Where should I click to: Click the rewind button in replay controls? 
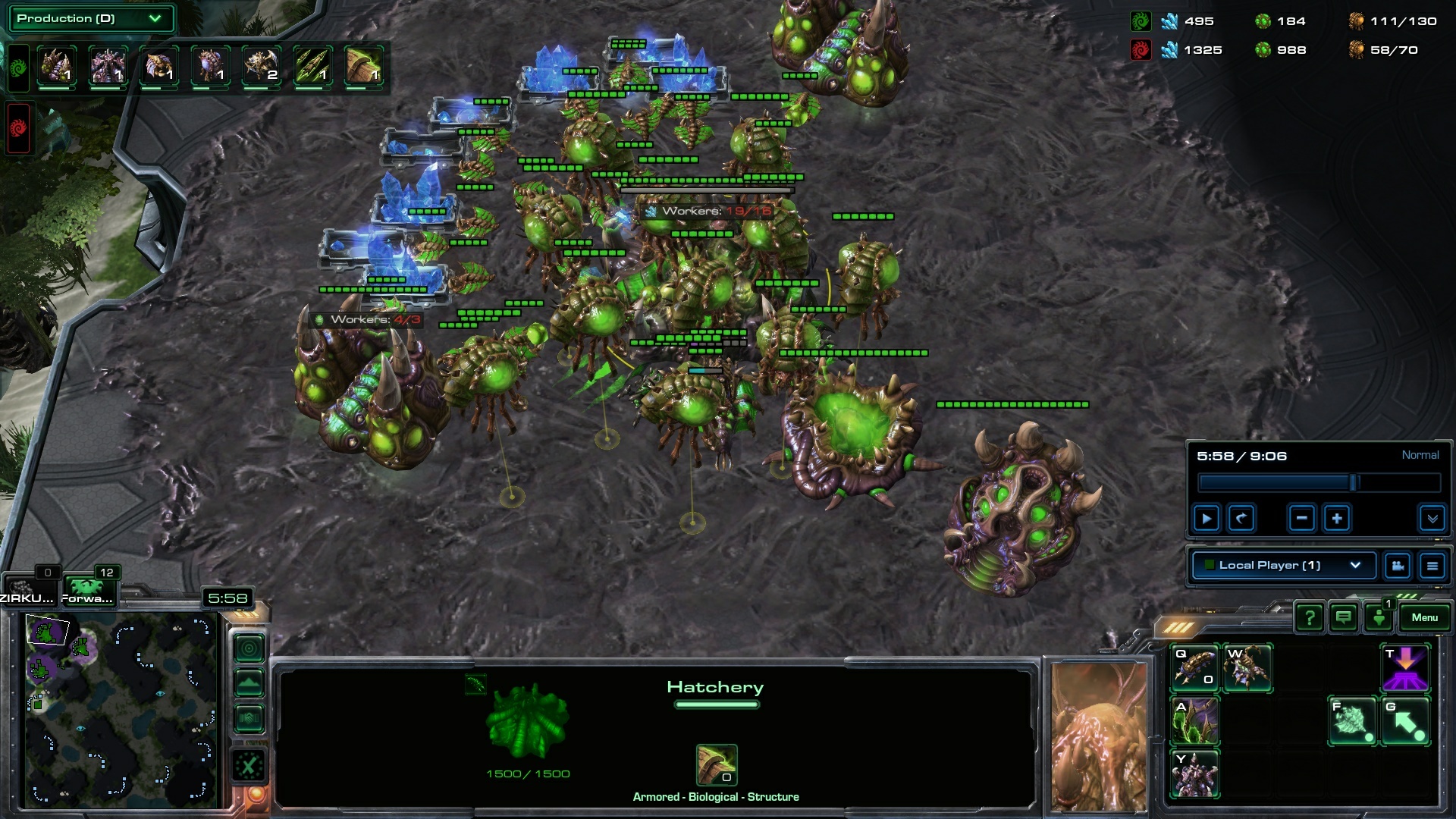(x=1239, y=518)
